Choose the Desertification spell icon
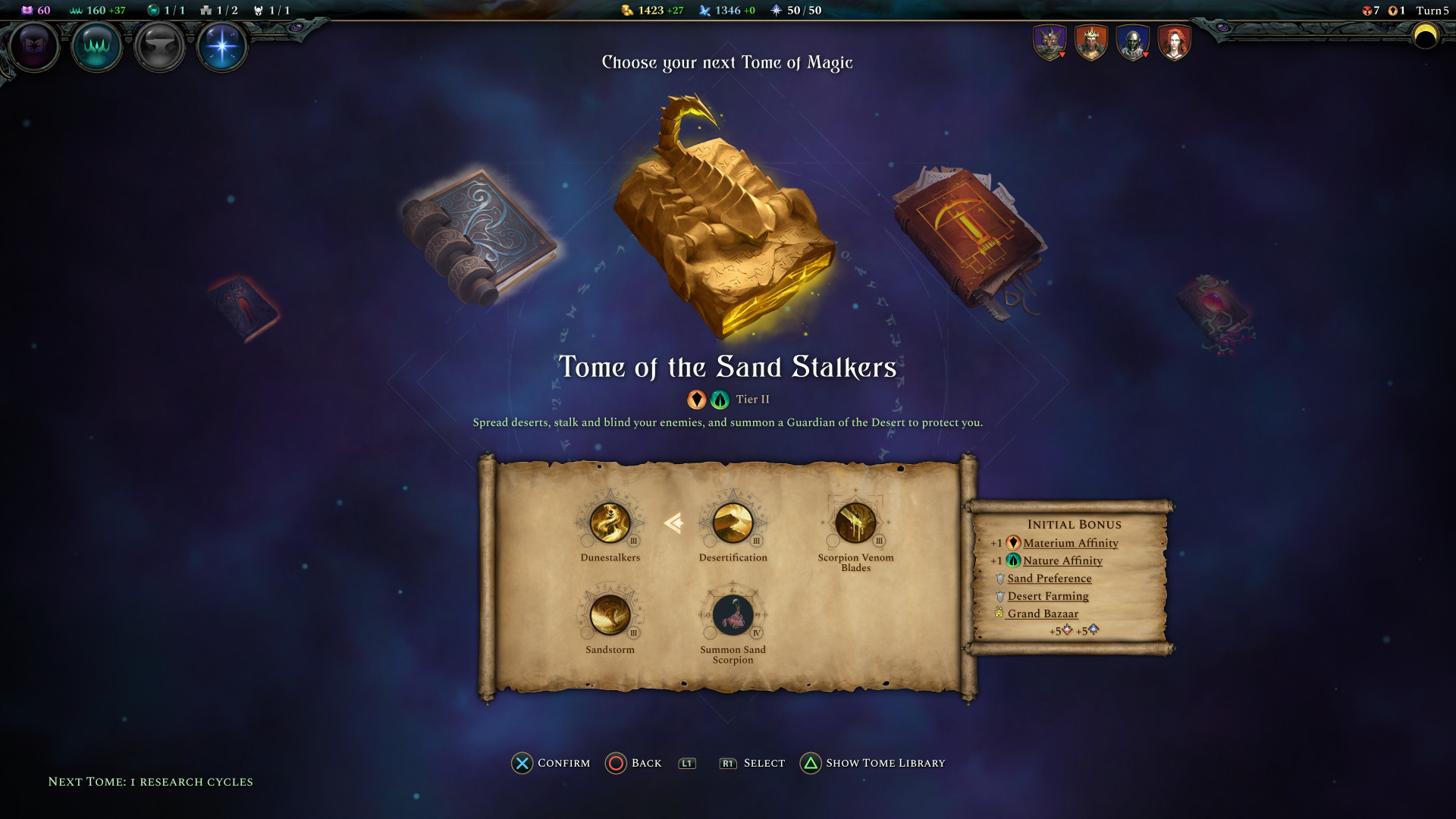Image resolution: width=1456 pixels, height=819 pixels. (733, 523)
